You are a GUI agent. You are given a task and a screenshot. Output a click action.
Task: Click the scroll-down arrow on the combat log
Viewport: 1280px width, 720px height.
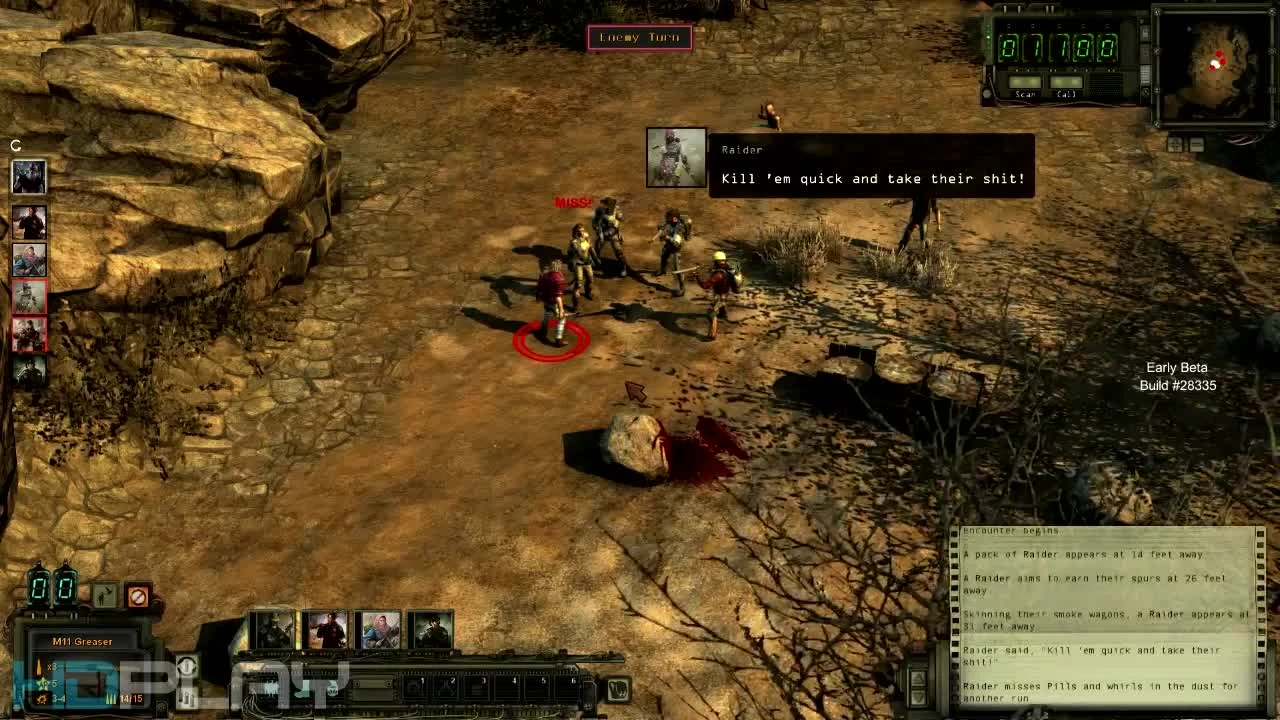pyautogui.click(x=918, y=697)
